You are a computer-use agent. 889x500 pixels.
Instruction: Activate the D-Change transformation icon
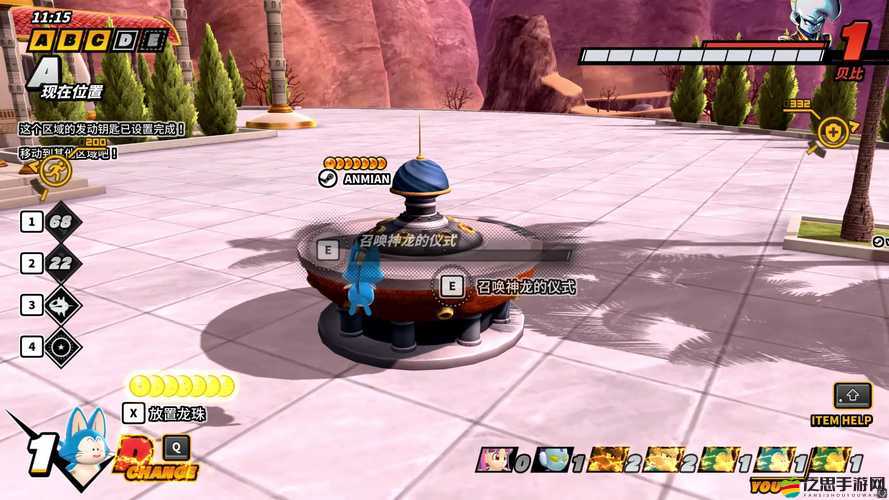(150, 456)
